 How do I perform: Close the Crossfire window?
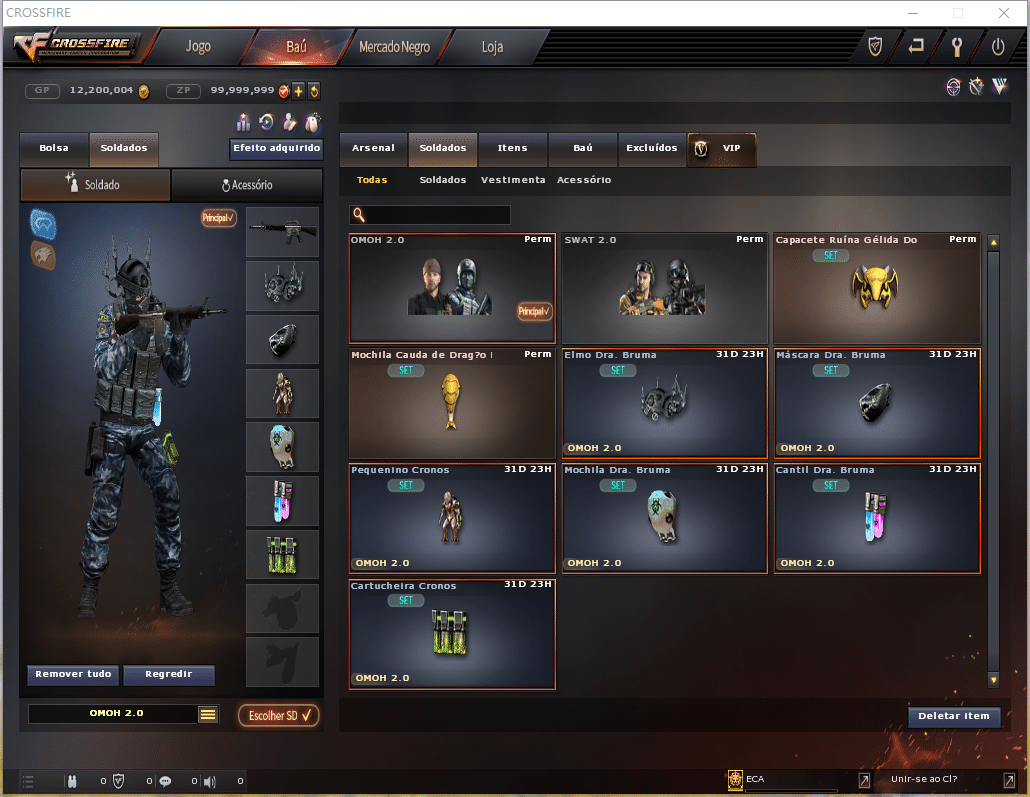click(1003, 12)
